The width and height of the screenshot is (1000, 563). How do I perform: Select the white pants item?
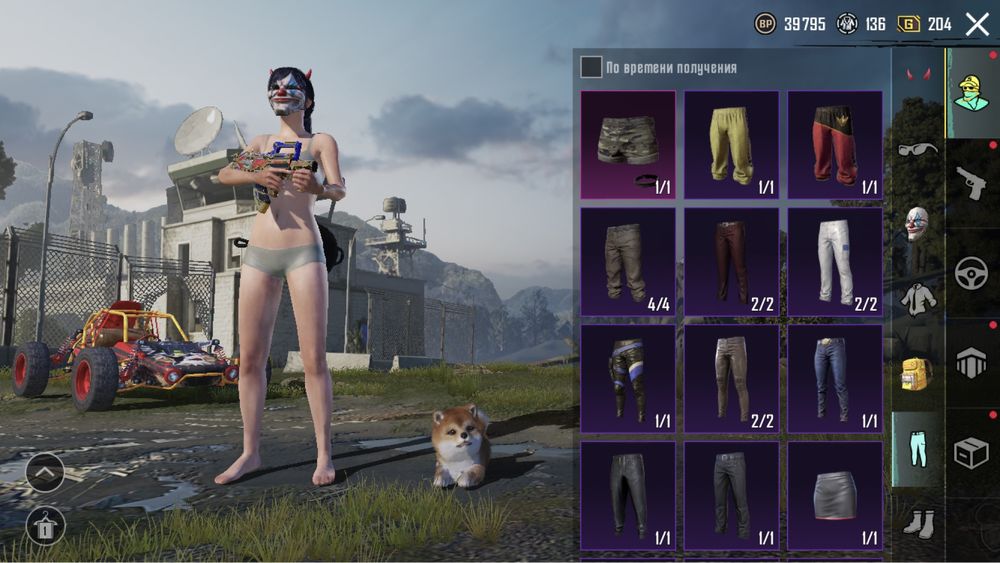coord(834,261)
